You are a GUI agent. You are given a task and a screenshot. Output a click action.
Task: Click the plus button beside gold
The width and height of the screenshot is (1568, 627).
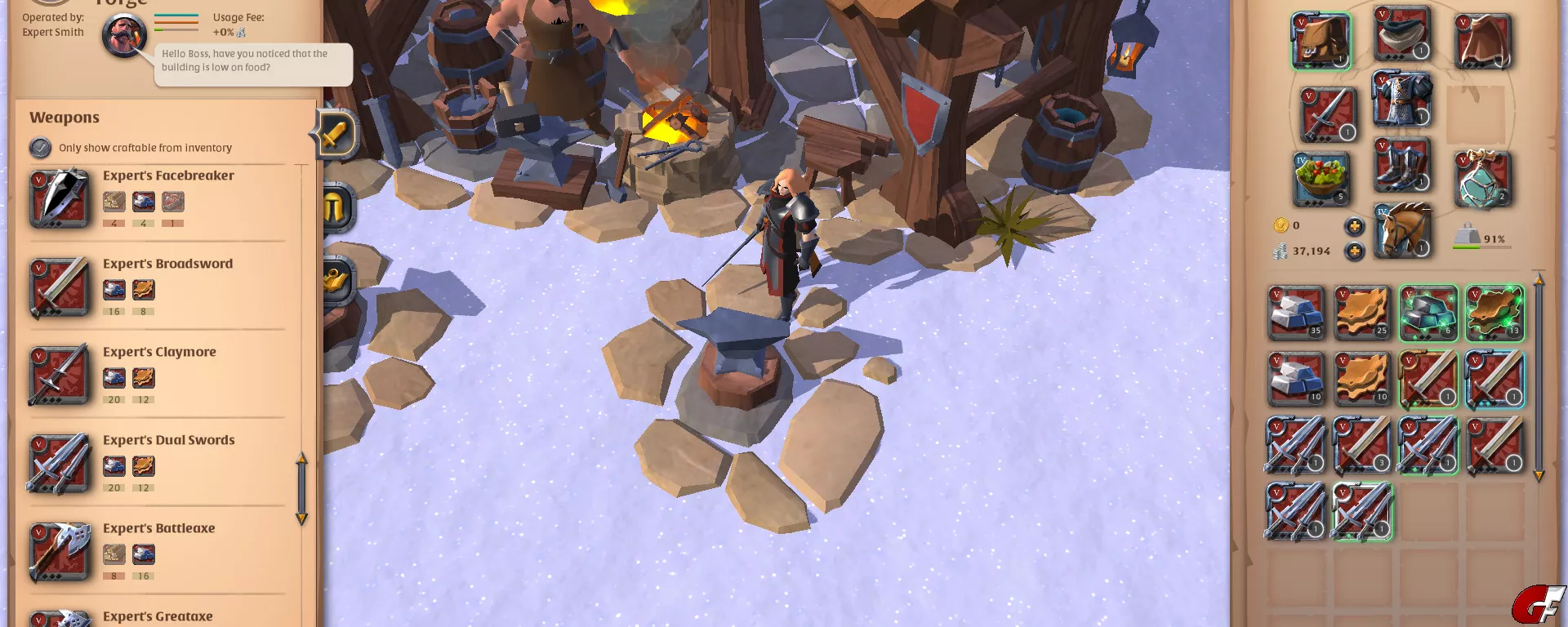coord(1354,226)
